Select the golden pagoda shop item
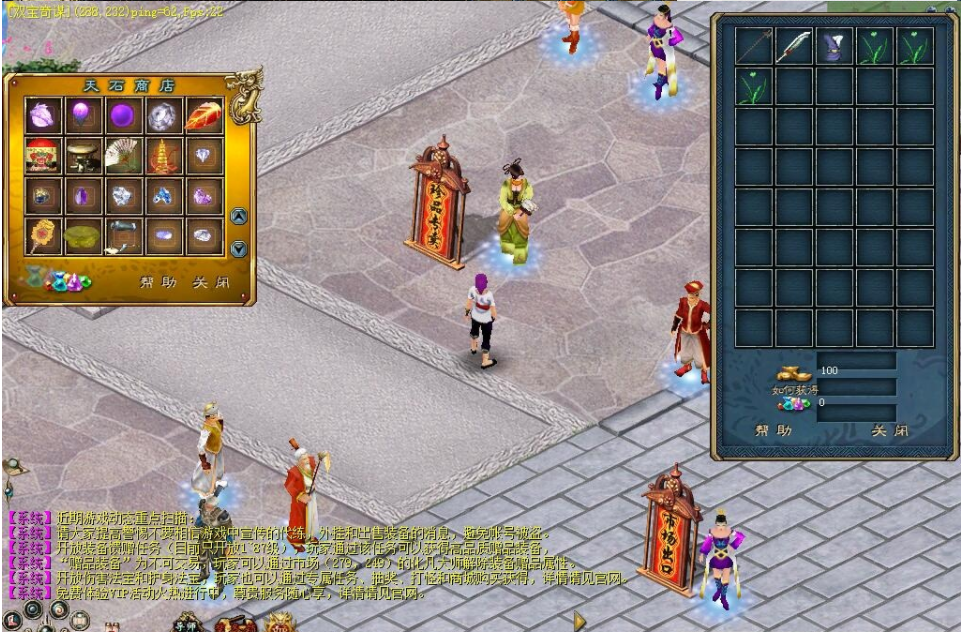Screen dimensions: 961x632 tap(163, 156)
